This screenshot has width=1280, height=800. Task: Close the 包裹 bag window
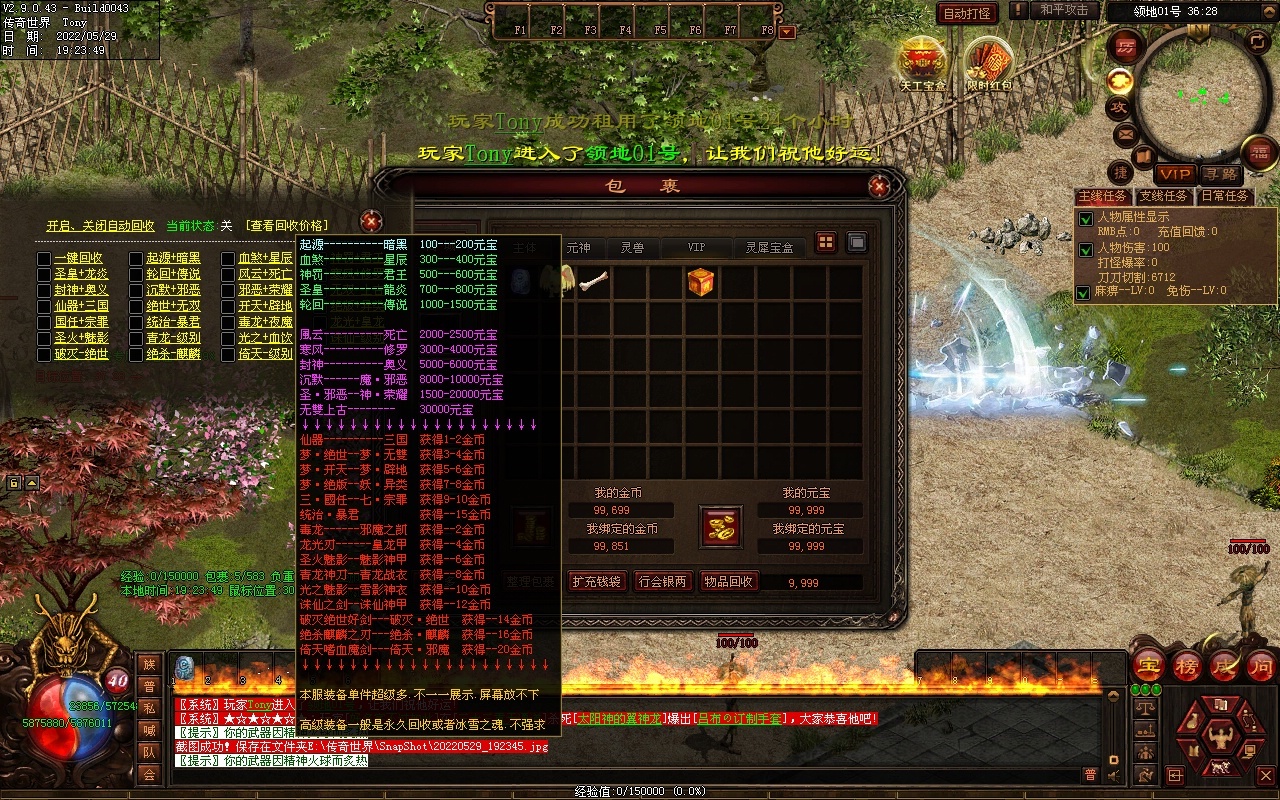(879, 186)
